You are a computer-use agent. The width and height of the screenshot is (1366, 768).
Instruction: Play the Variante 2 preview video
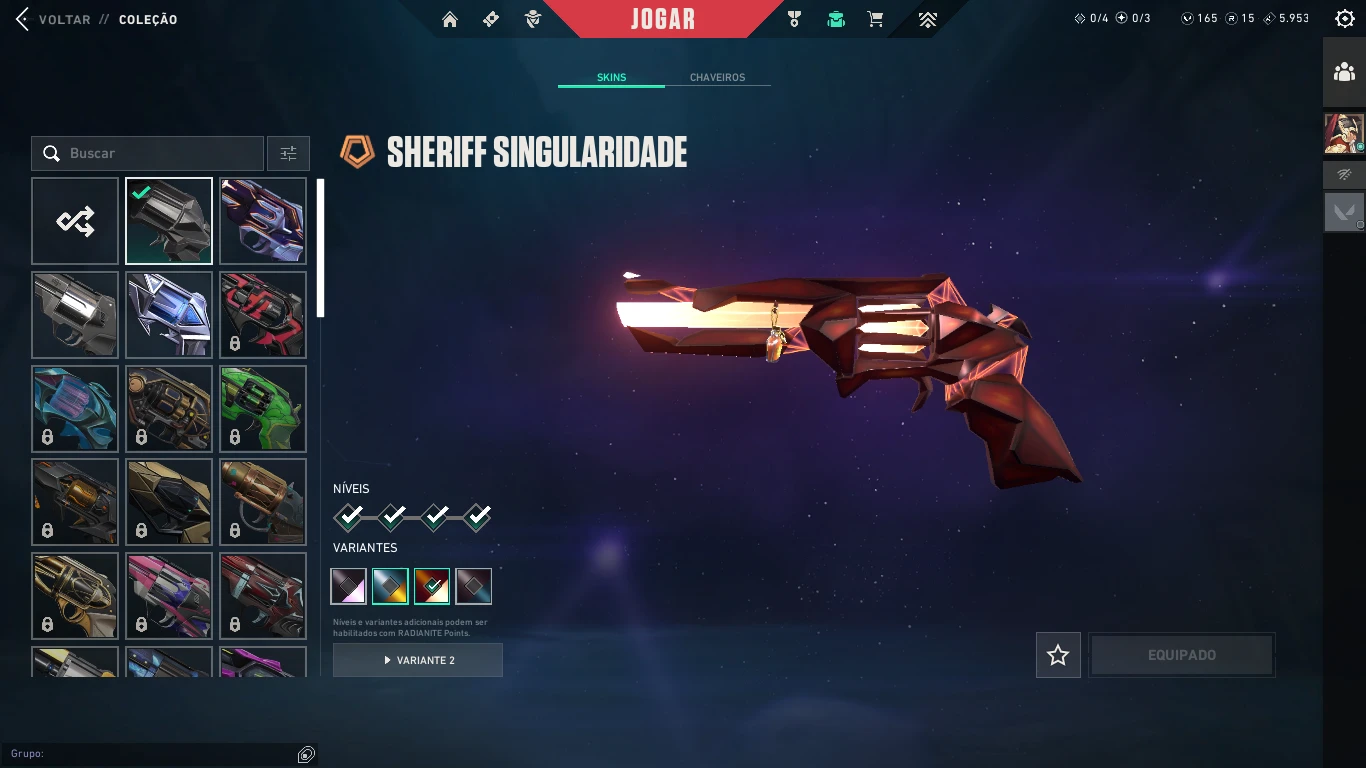418,660
